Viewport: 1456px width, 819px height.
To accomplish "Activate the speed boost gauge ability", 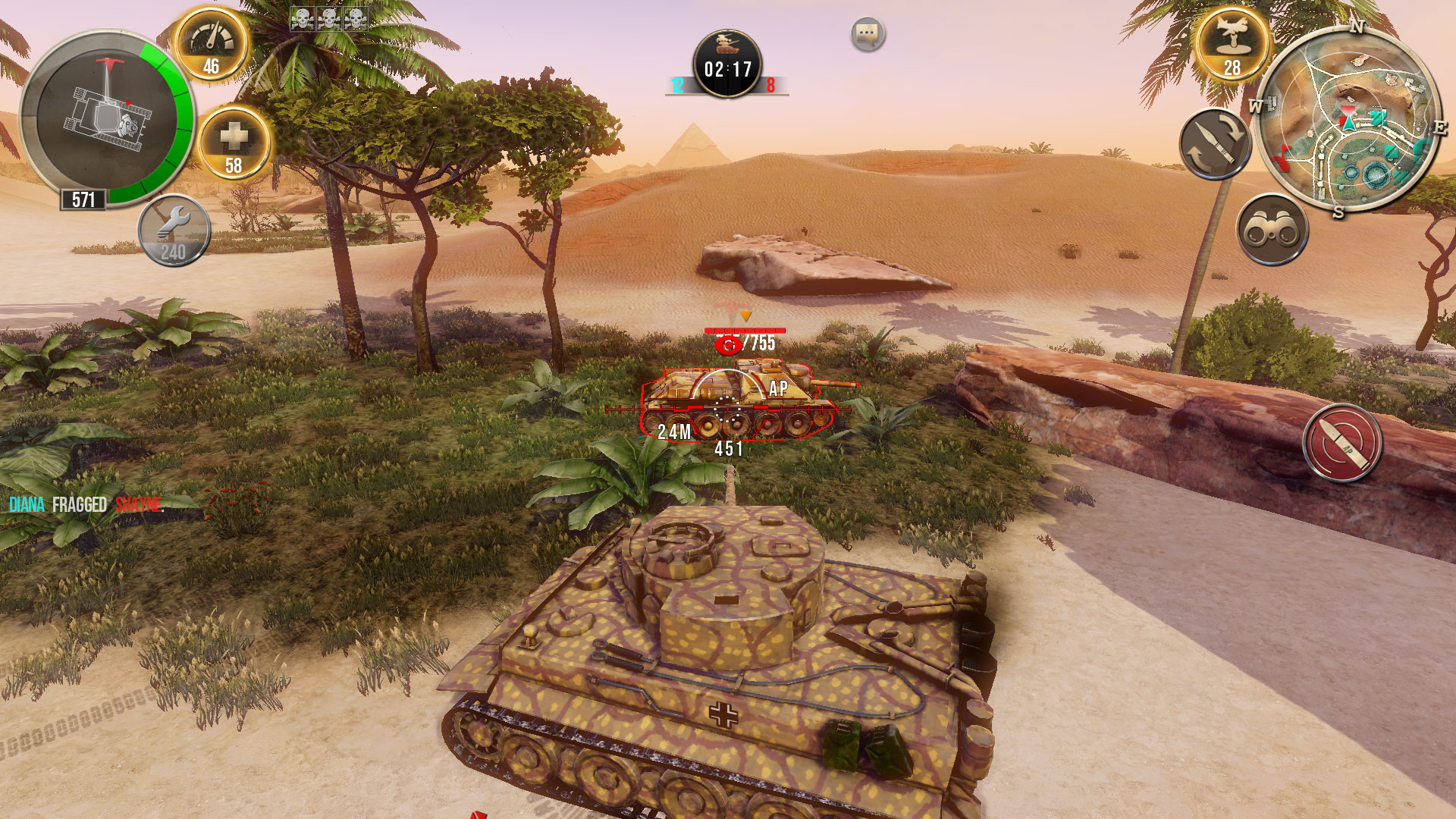I will point(212,45).
